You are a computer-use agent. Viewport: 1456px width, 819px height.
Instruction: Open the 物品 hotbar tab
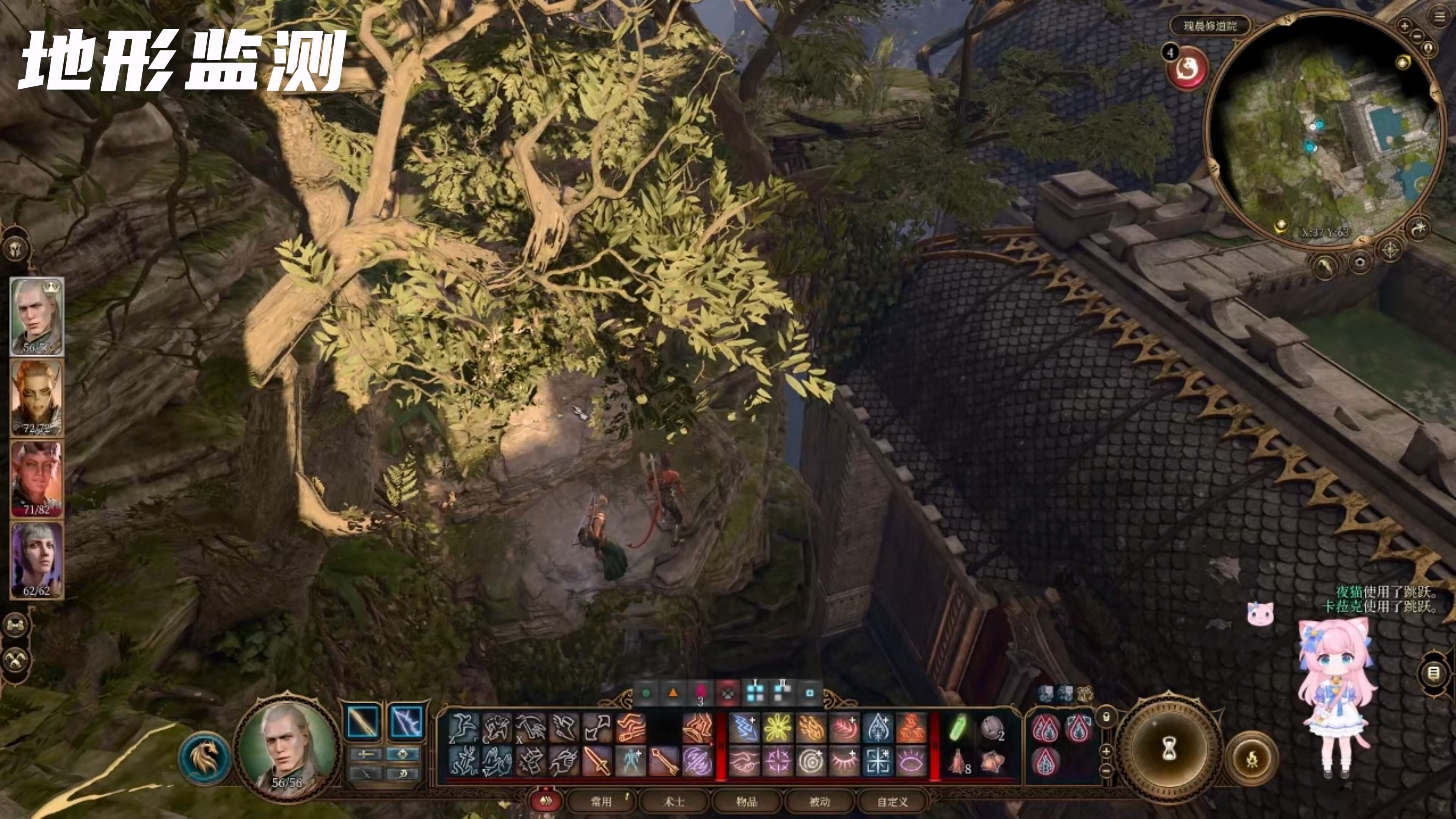tap(747, 801)
